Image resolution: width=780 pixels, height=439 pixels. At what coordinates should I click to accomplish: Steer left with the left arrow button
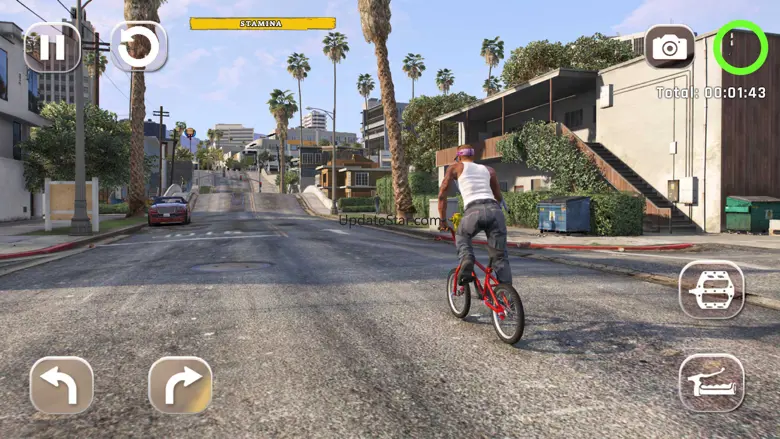coord(62,385)
